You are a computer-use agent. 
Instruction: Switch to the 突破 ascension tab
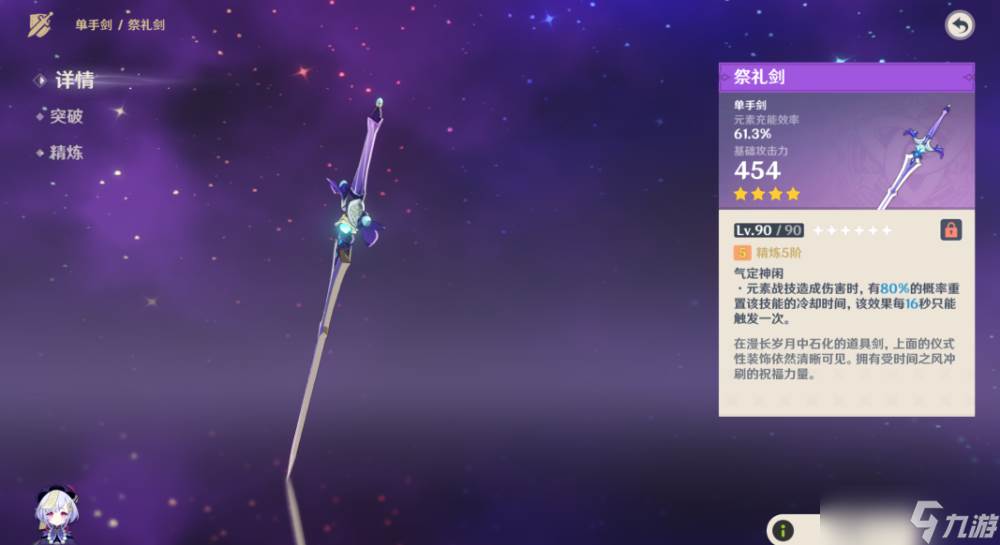(66, 116)
